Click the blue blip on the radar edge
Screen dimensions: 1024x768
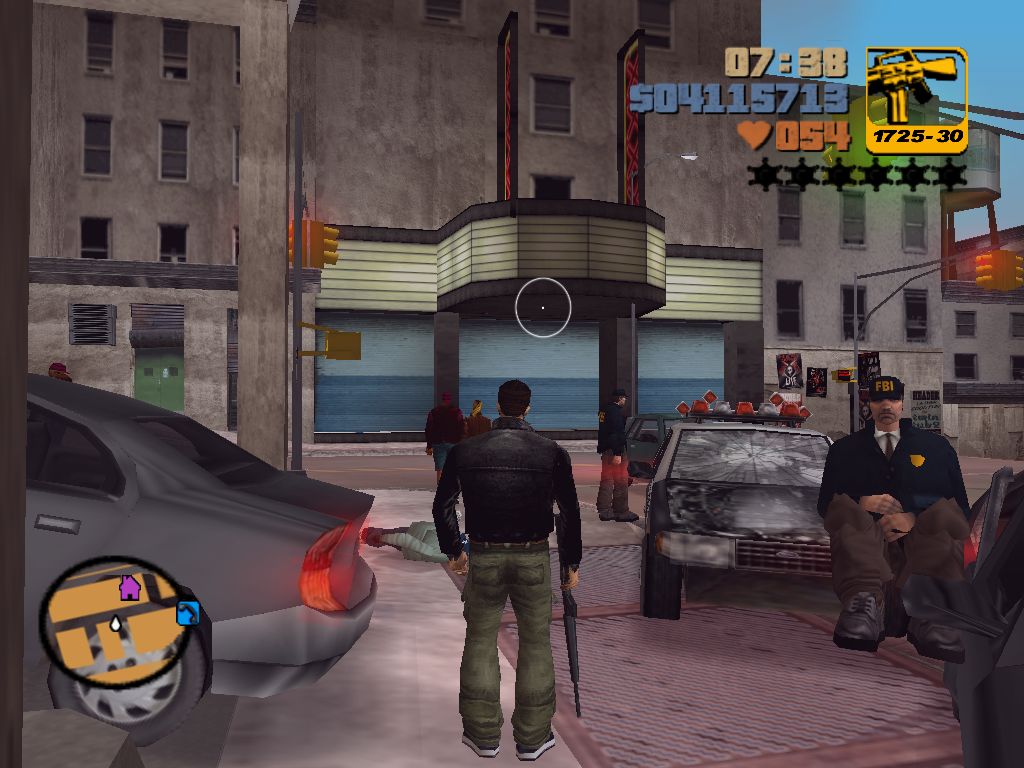pos(188,613)
